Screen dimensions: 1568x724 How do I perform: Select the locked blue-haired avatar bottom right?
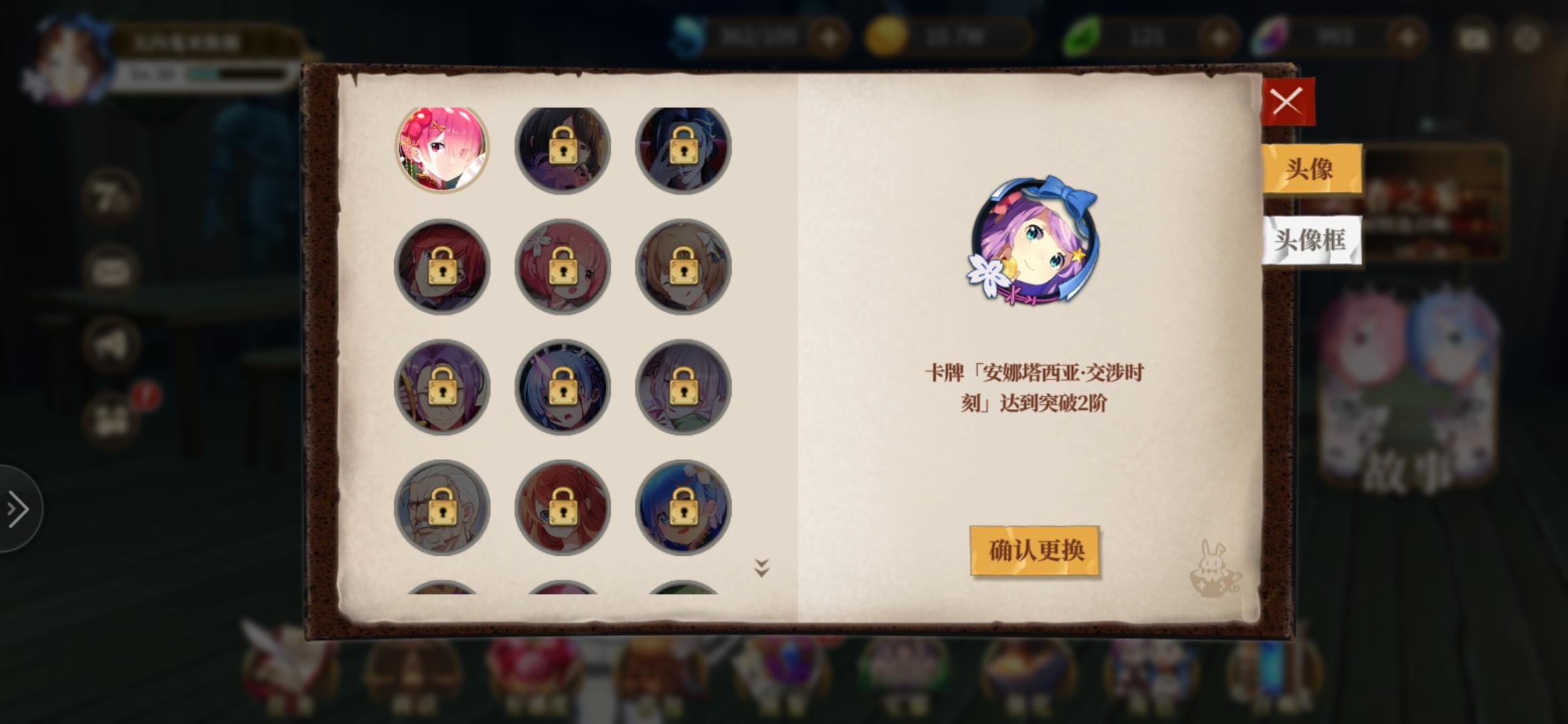coord(682,508)
